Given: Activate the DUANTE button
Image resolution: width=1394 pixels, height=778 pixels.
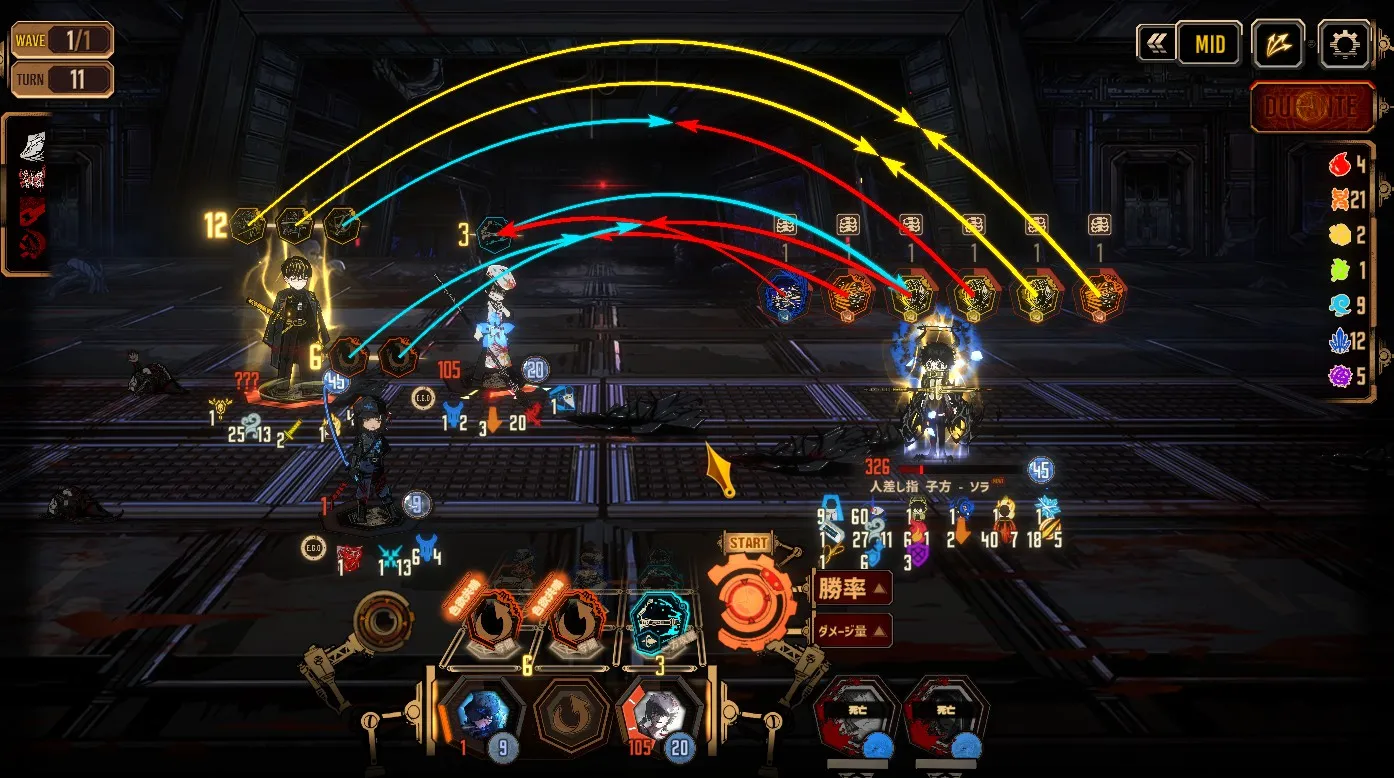Looking at the screenshot, I should (1313, 107).
